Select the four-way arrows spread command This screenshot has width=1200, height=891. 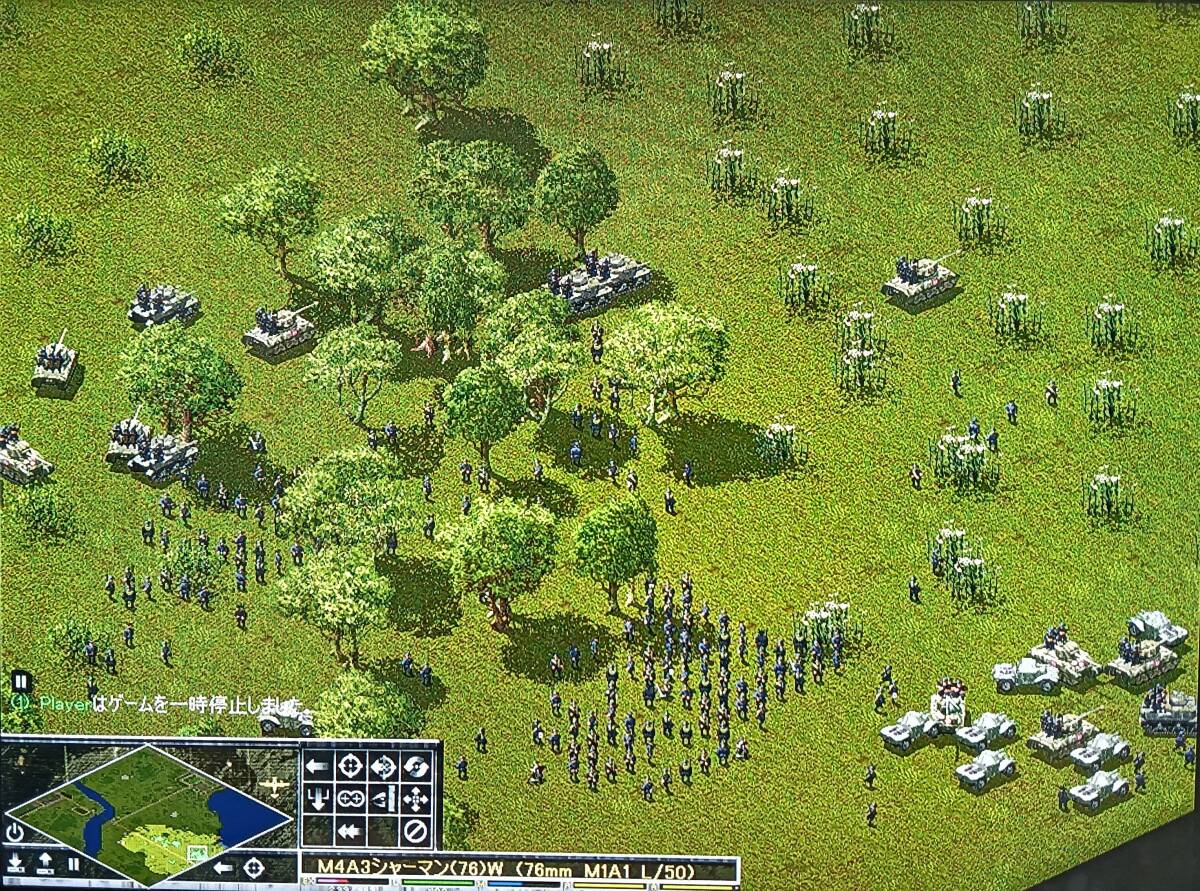click(x=416, y=799)
